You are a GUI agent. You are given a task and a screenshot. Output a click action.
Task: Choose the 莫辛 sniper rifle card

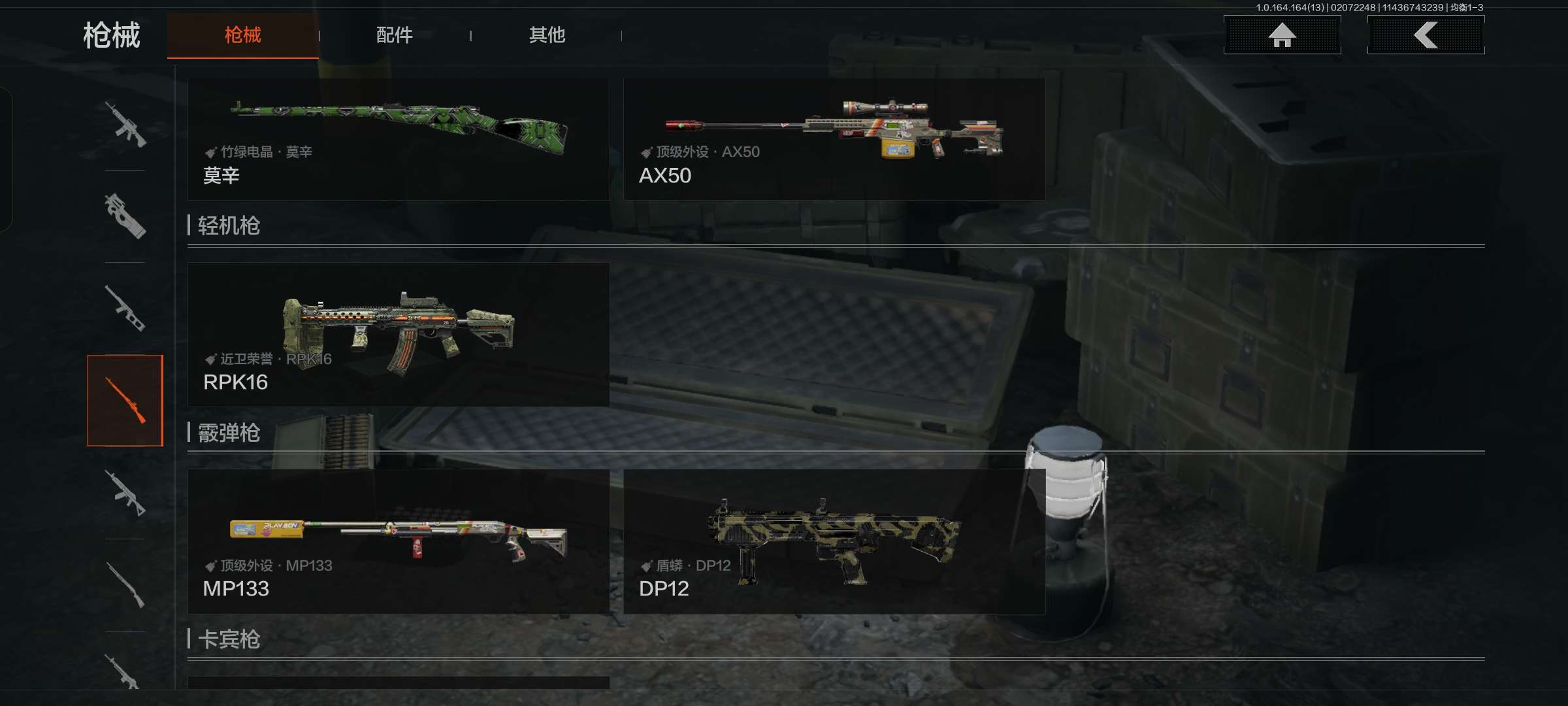tap(399, 139)
